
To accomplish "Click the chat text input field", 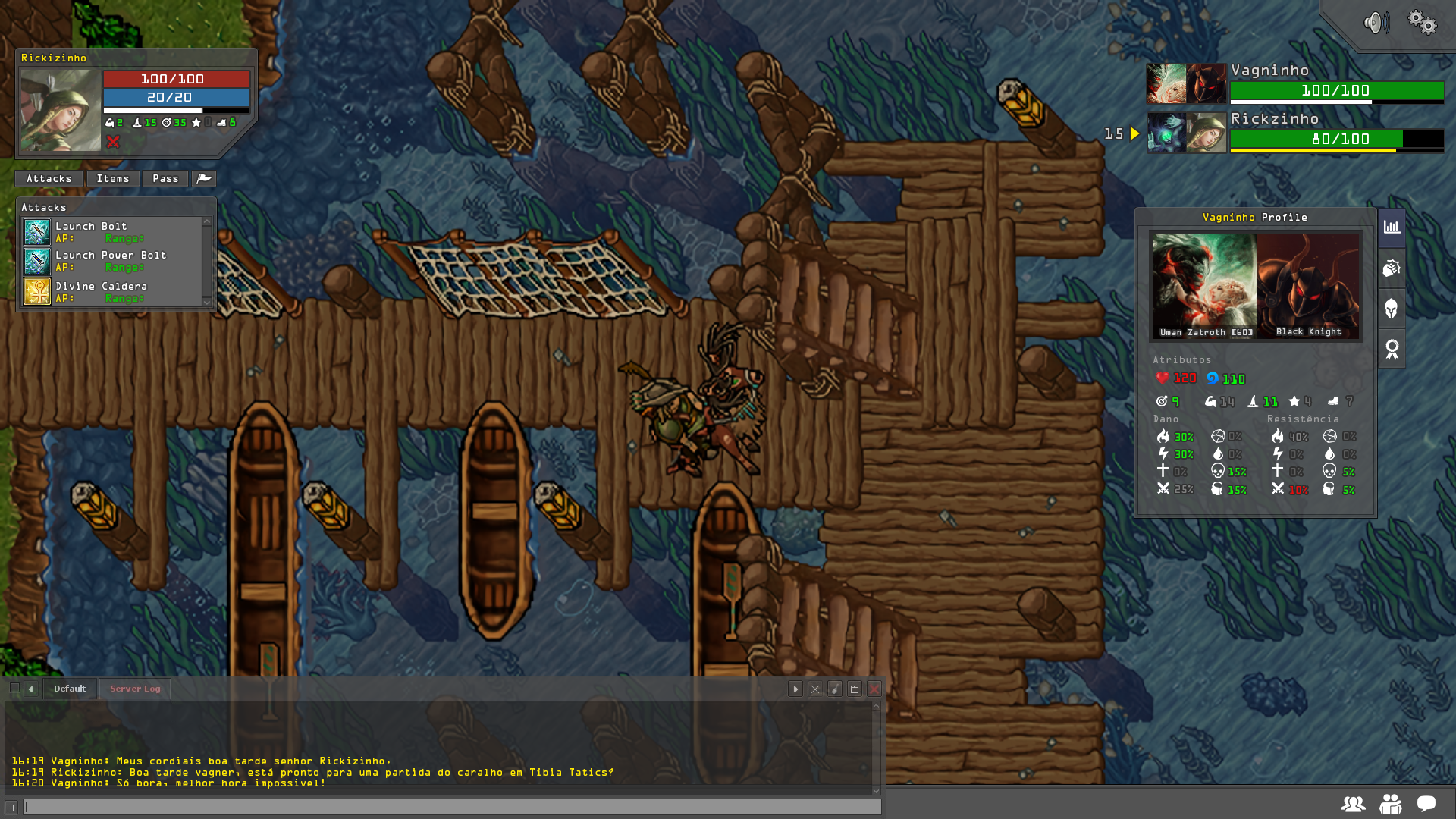I will (452, 807).
